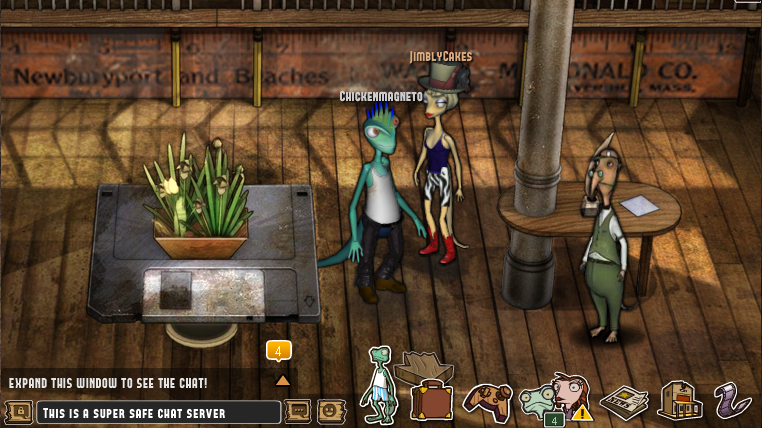The width and height of the screenshot is (762, 428).
Task: Click the chat text input field
Action: [x=158, y=412]
